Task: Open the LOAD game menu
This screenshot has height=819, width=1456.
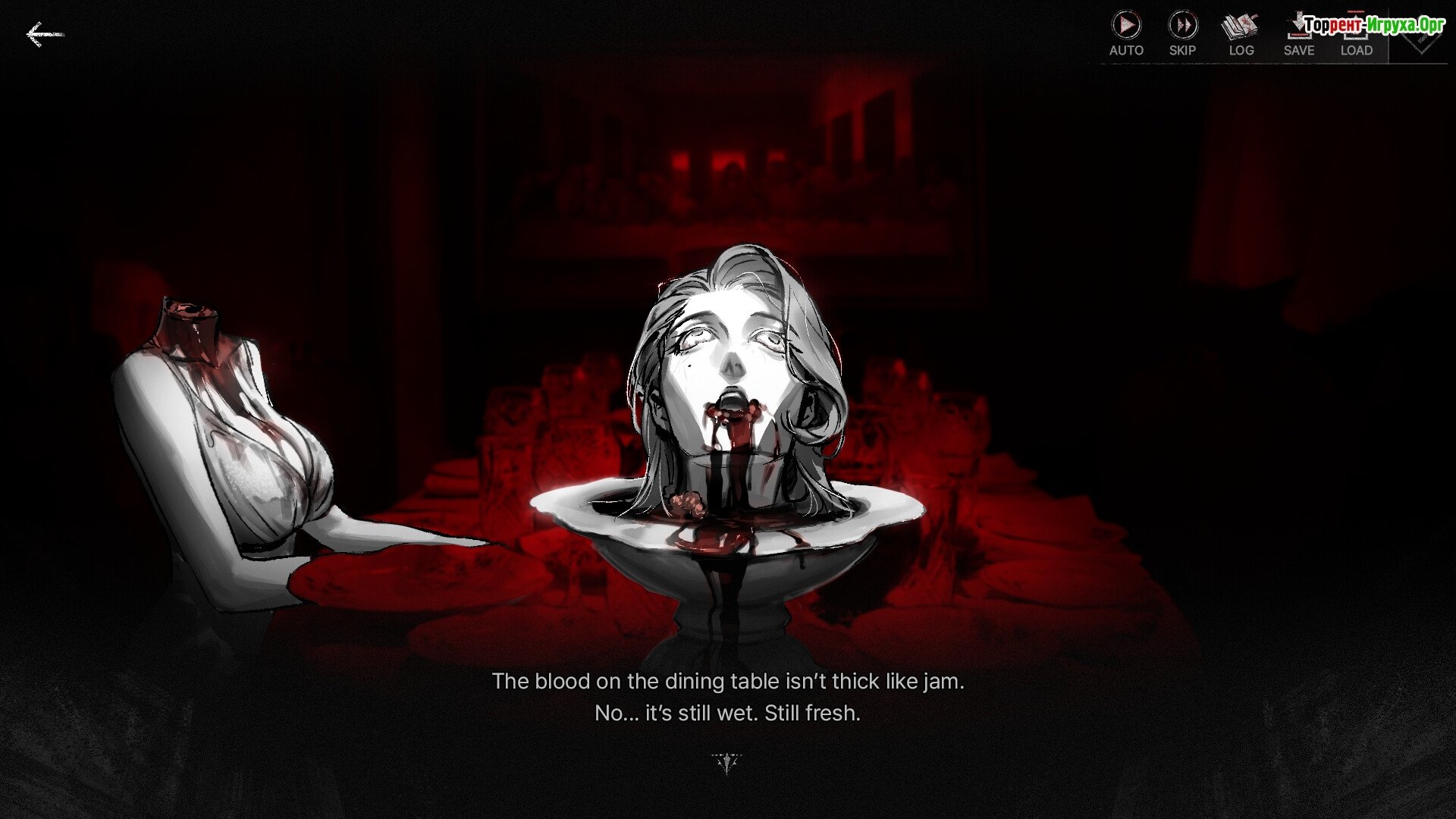Action: tap(1356, 35)
